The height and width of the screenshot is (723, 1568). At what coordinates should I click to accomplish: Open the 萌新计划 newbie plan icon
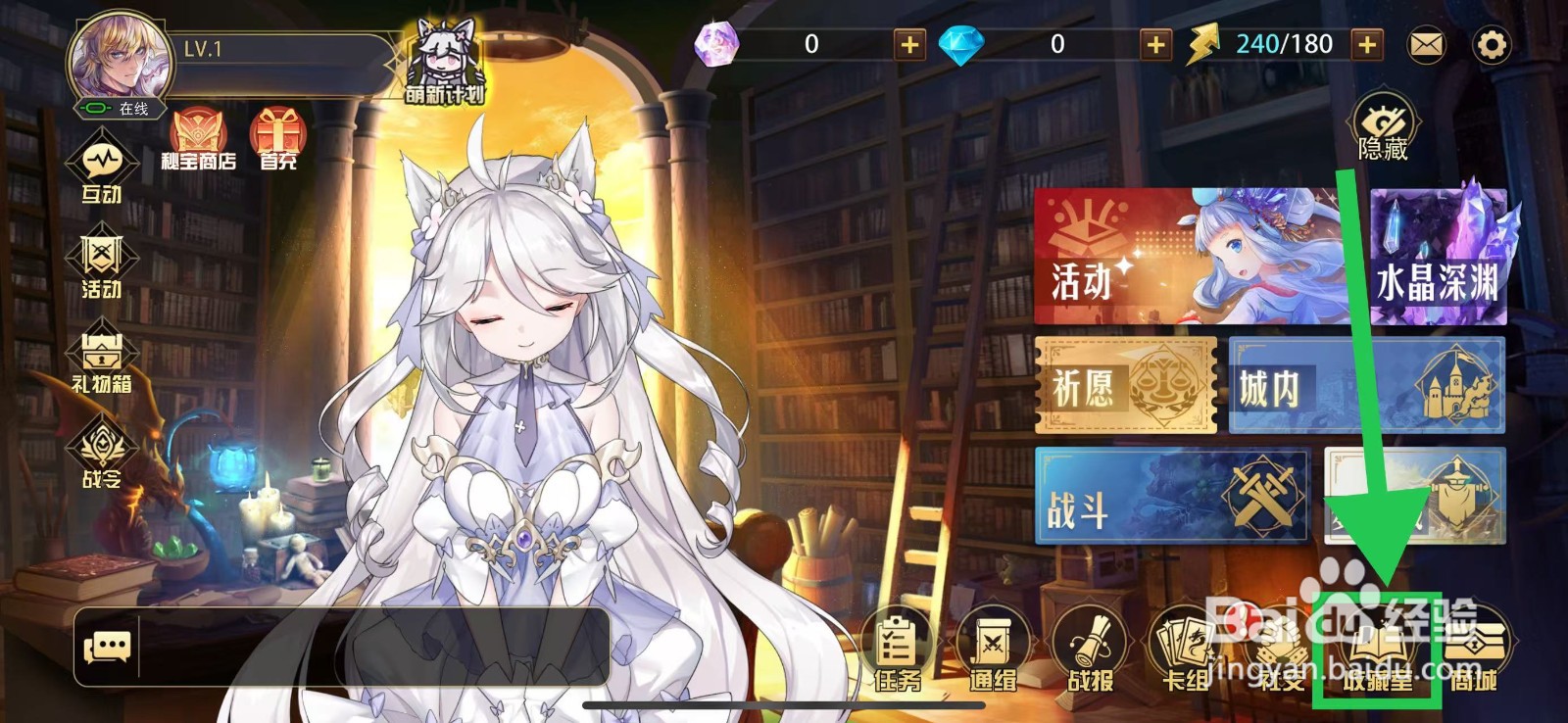443,59
